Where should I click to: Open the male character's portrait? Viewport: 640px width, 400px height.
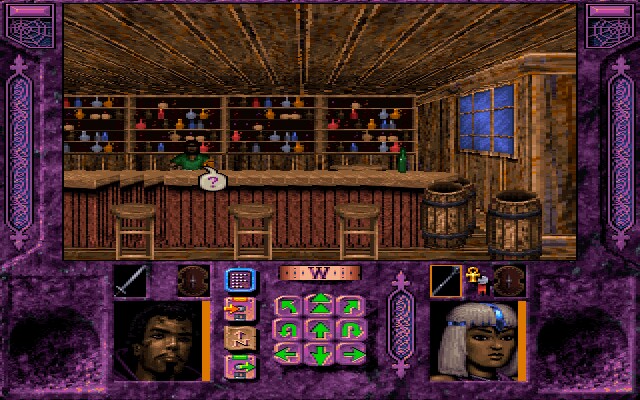pos(158,341)
